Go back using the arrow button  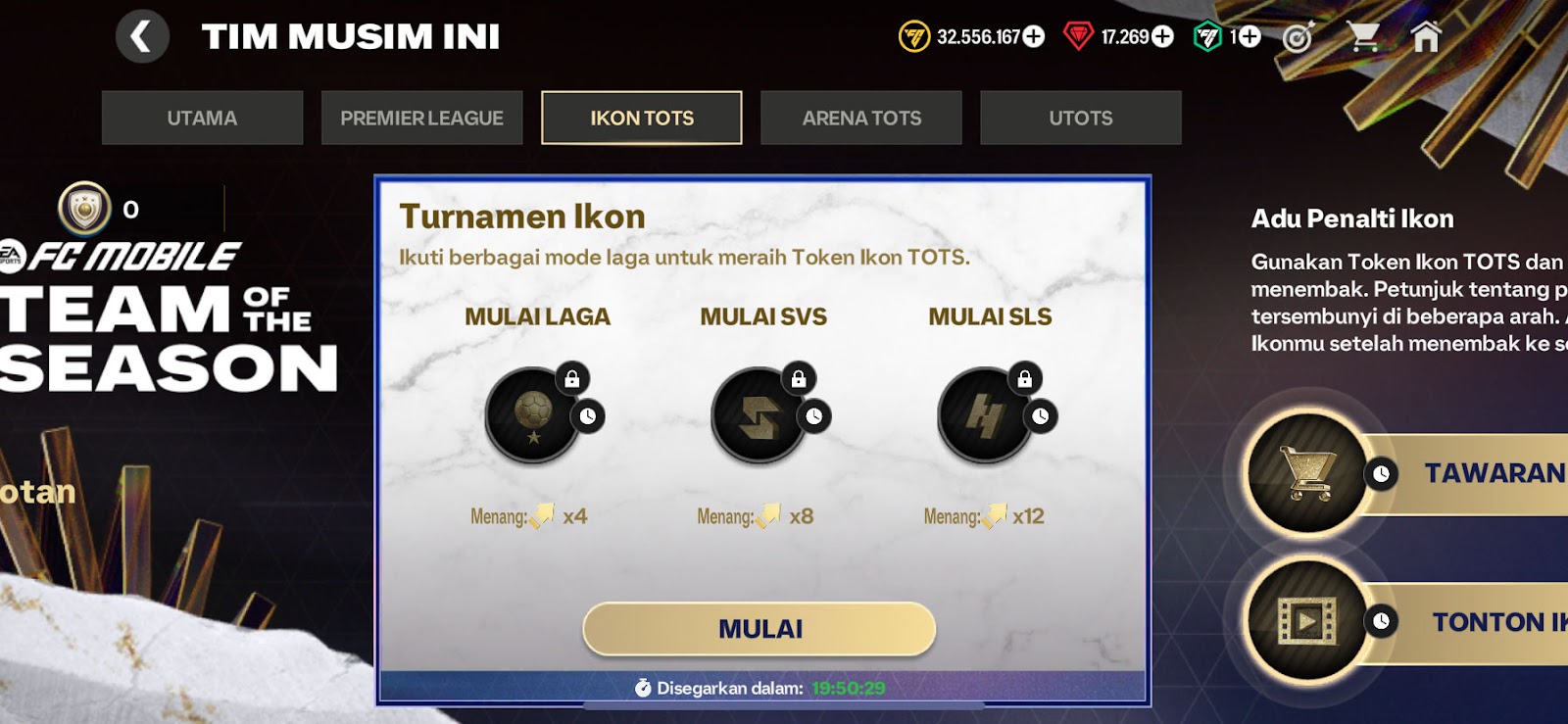click(142, 37)
